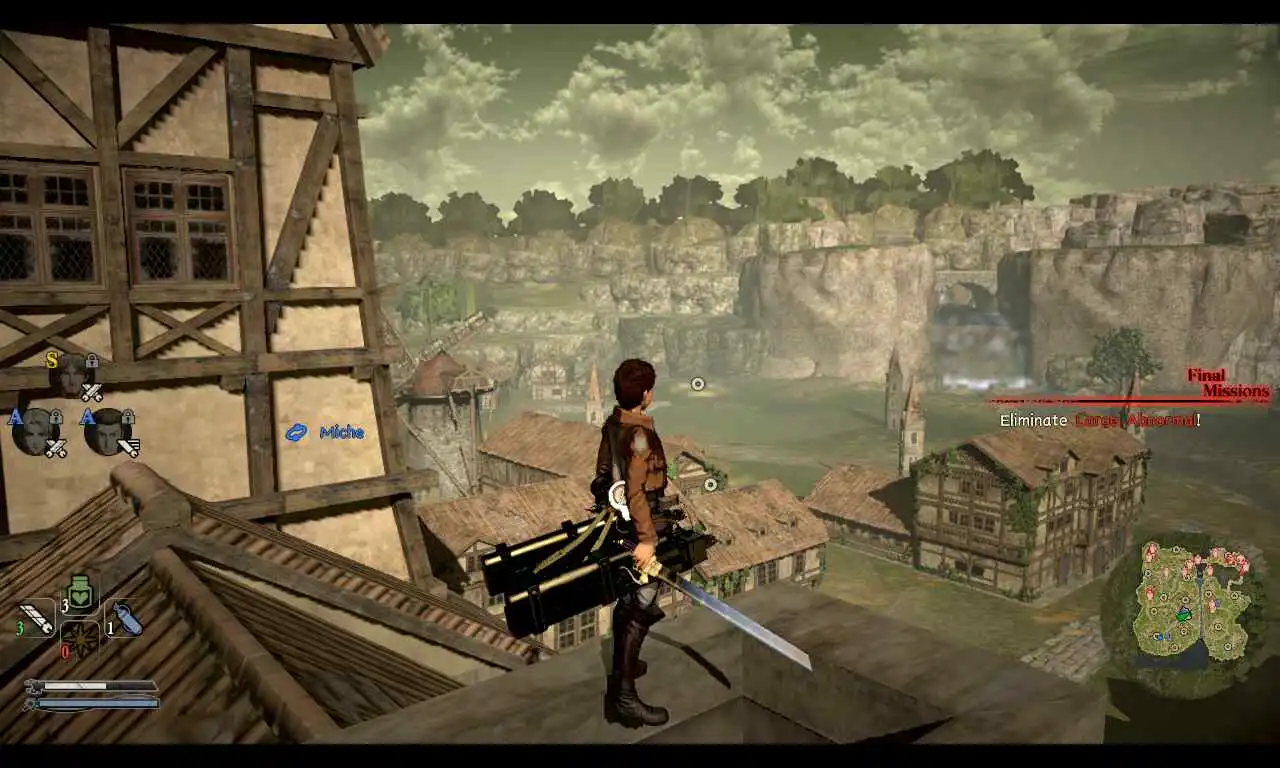Activate the star-shaped item slot
Screen dimensions: 1280x768
click(80, 639)
